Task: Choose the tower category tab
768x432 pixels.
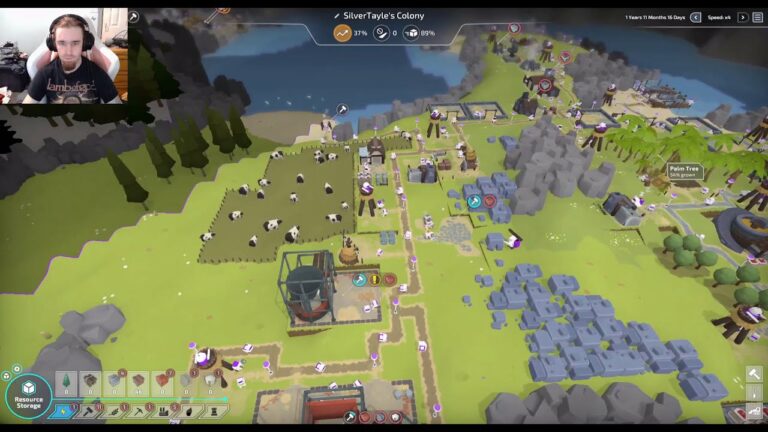Action: pos(213,412)
